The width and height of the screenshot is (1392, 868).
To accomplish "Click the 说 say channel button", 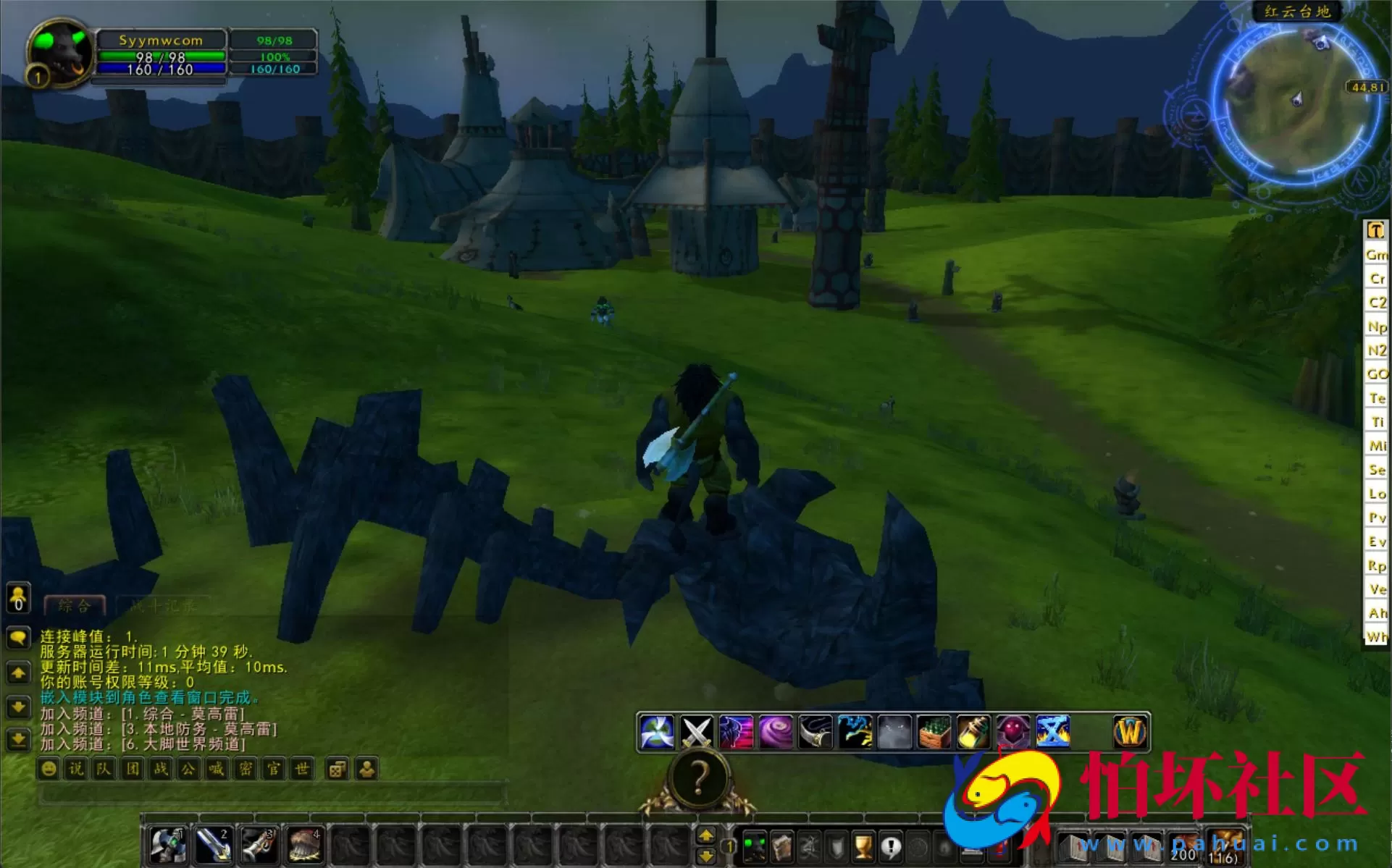I will point(76,769).
